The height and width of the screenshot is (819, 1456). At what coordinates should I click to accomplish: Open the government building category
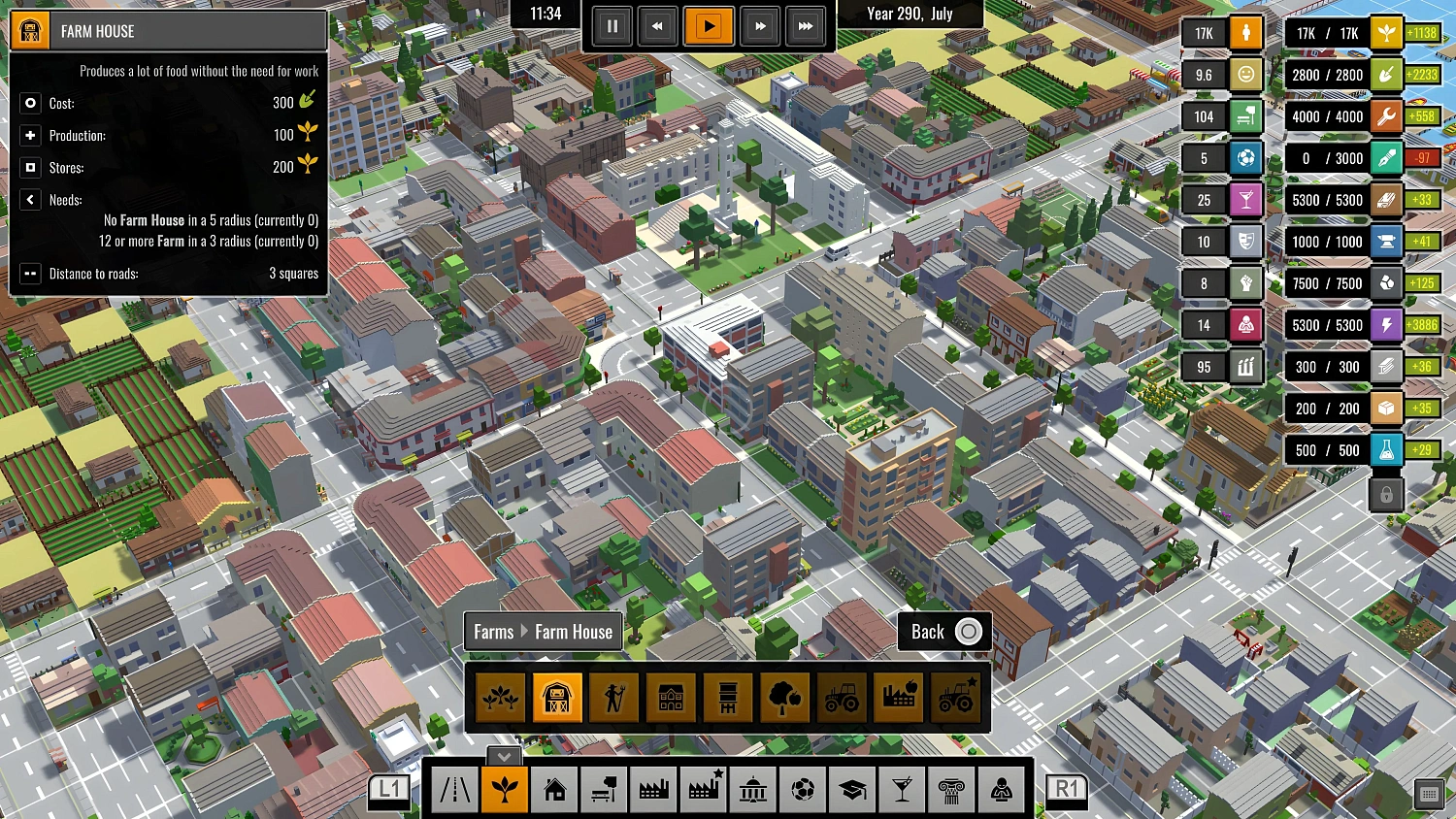coord(754,789)
